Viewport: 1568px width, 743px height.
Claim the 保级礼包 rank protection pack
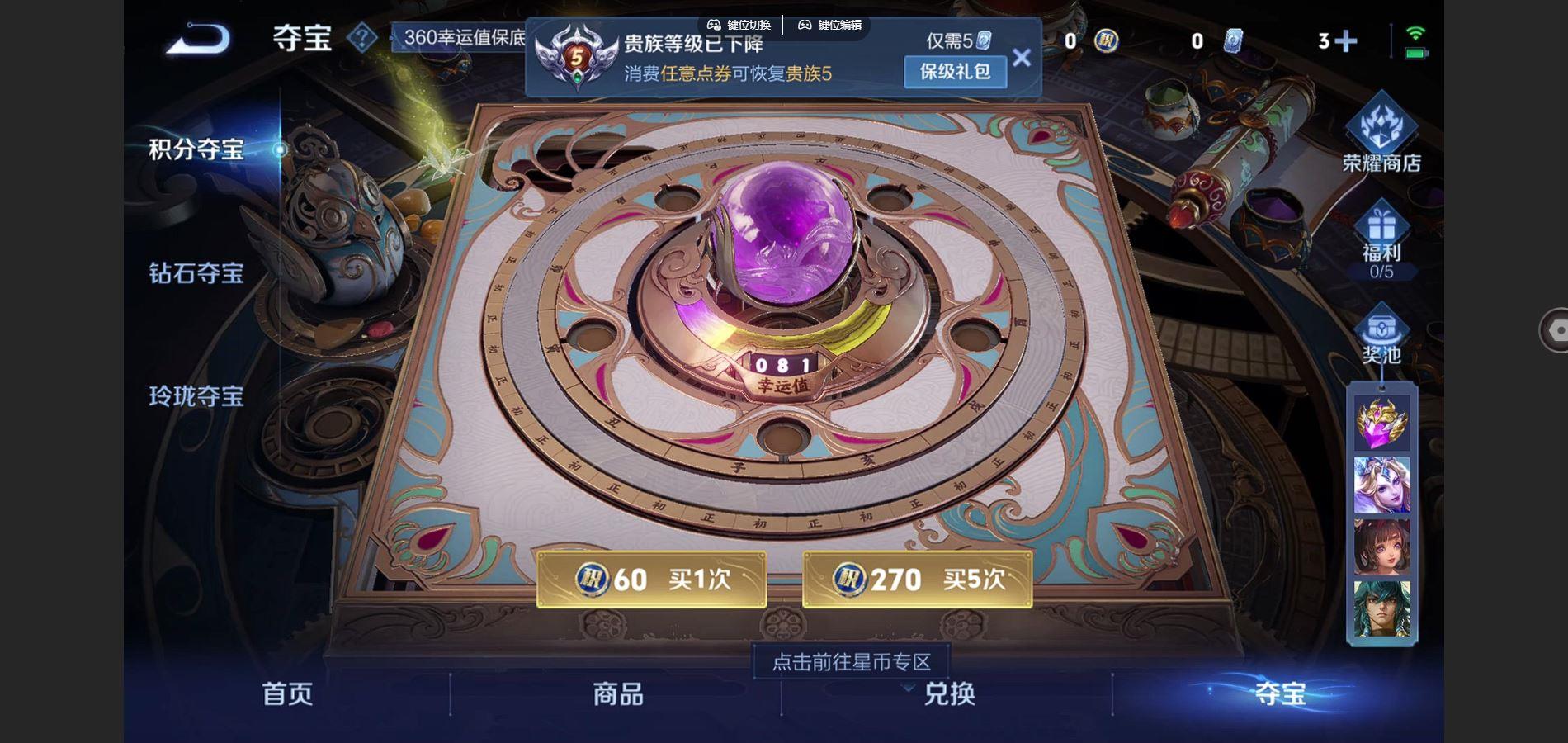[x=954, y=73]
